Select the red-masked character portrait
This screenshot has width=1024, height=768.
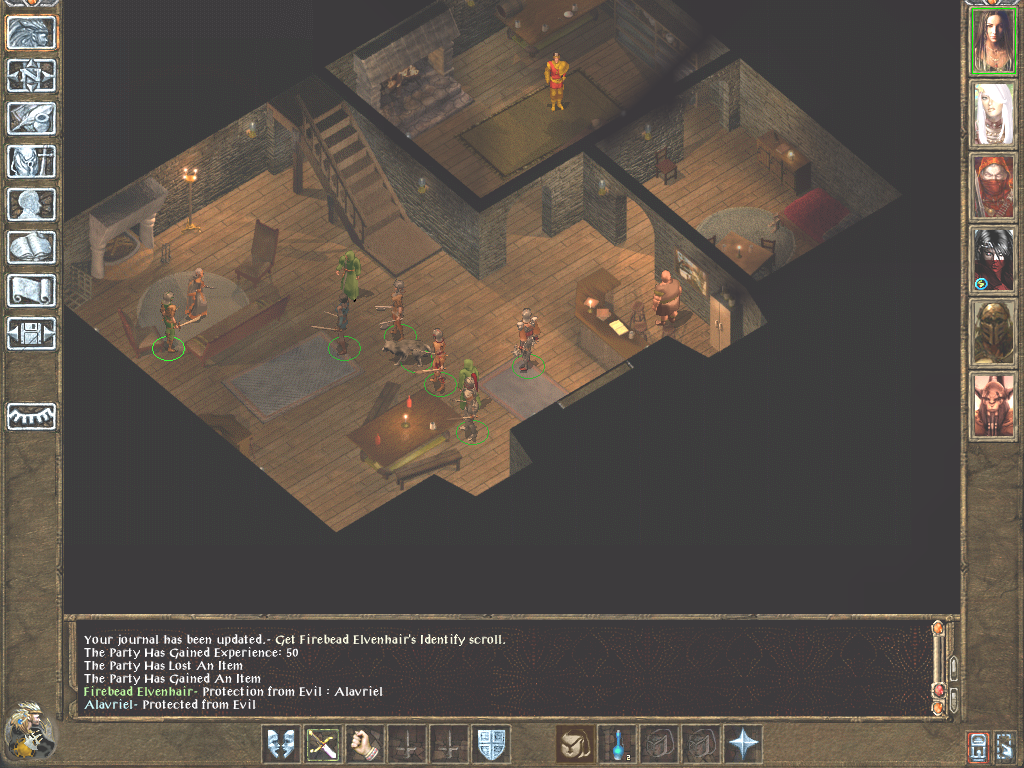tap(993, 187)
